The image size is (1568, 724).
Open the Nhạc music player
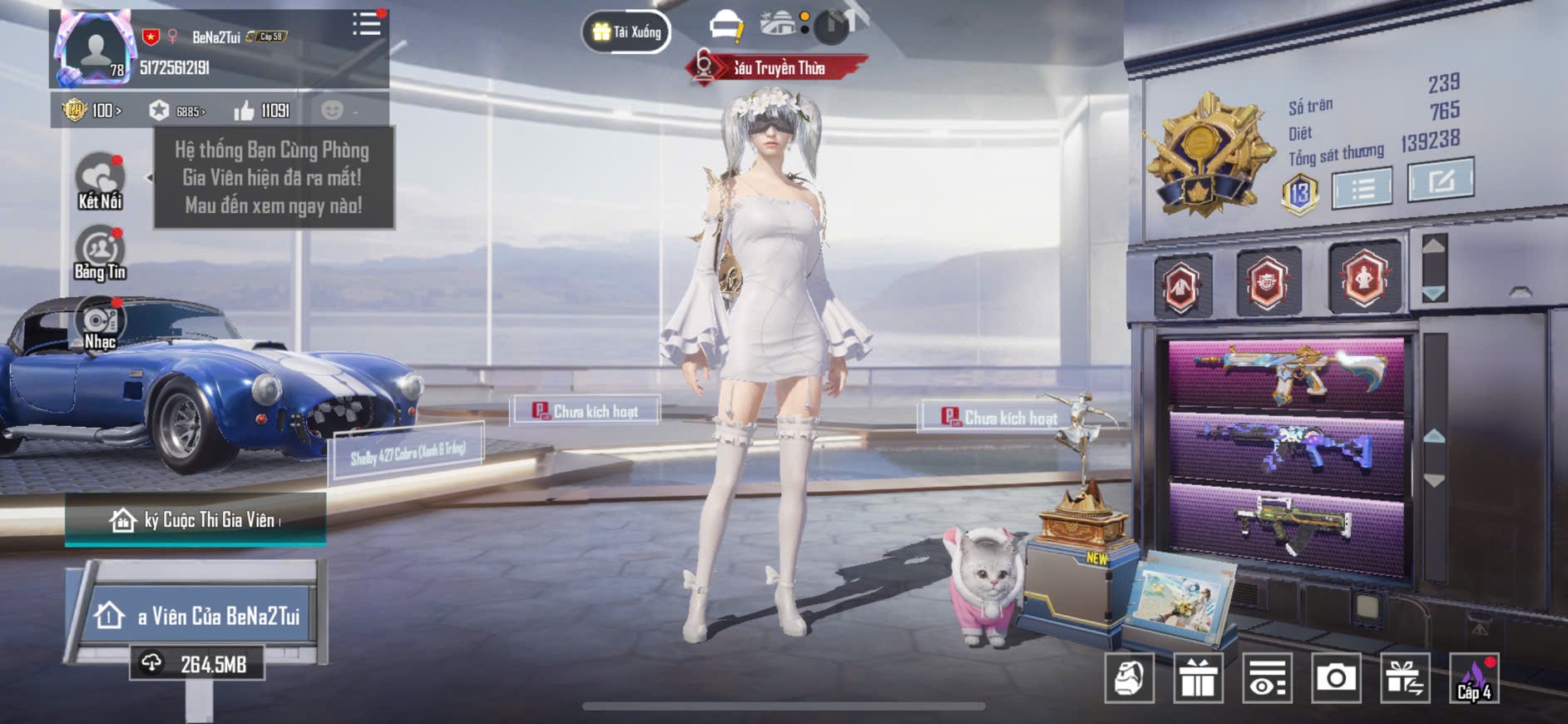[100, 325]
